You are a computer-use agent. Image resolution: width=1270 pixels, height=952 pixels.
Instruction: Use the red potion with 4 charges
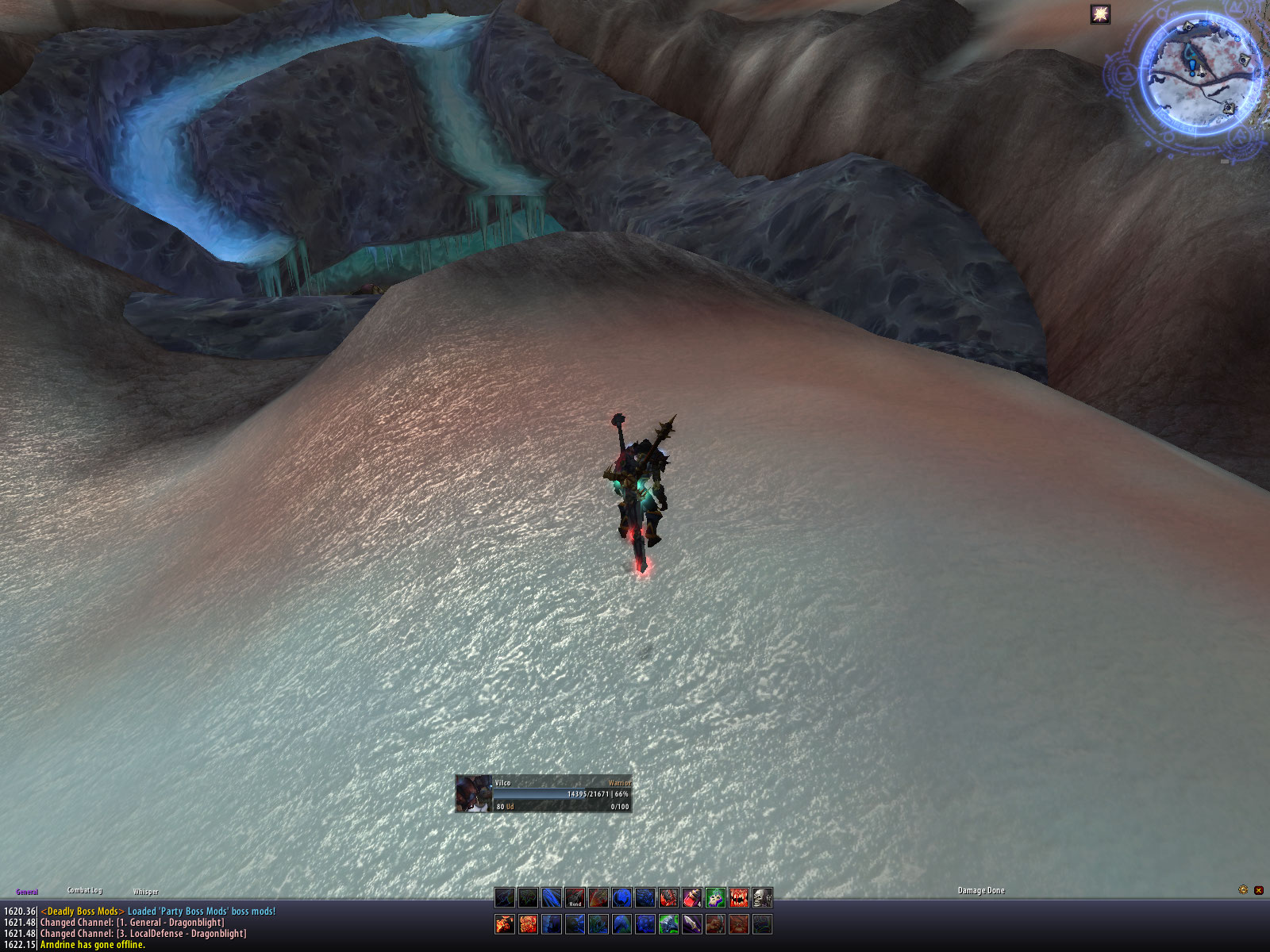(x=692, y=897)
